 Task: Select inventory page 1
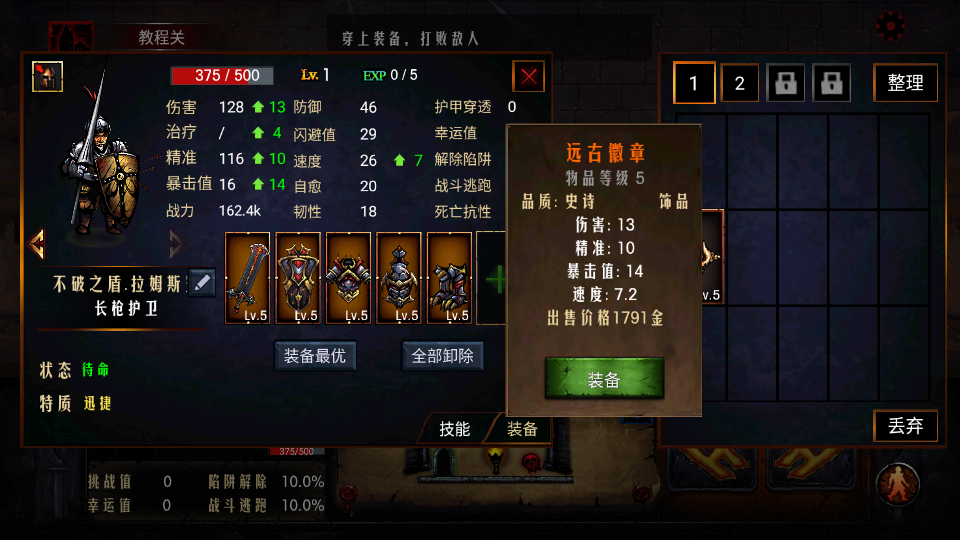[694, 83]
